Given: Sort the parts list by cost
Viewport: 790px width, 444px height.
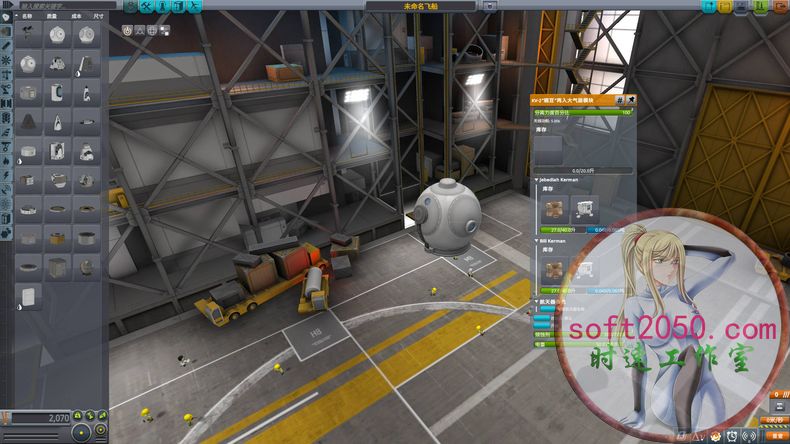Looking at the screenshot, I should point(73,16).
